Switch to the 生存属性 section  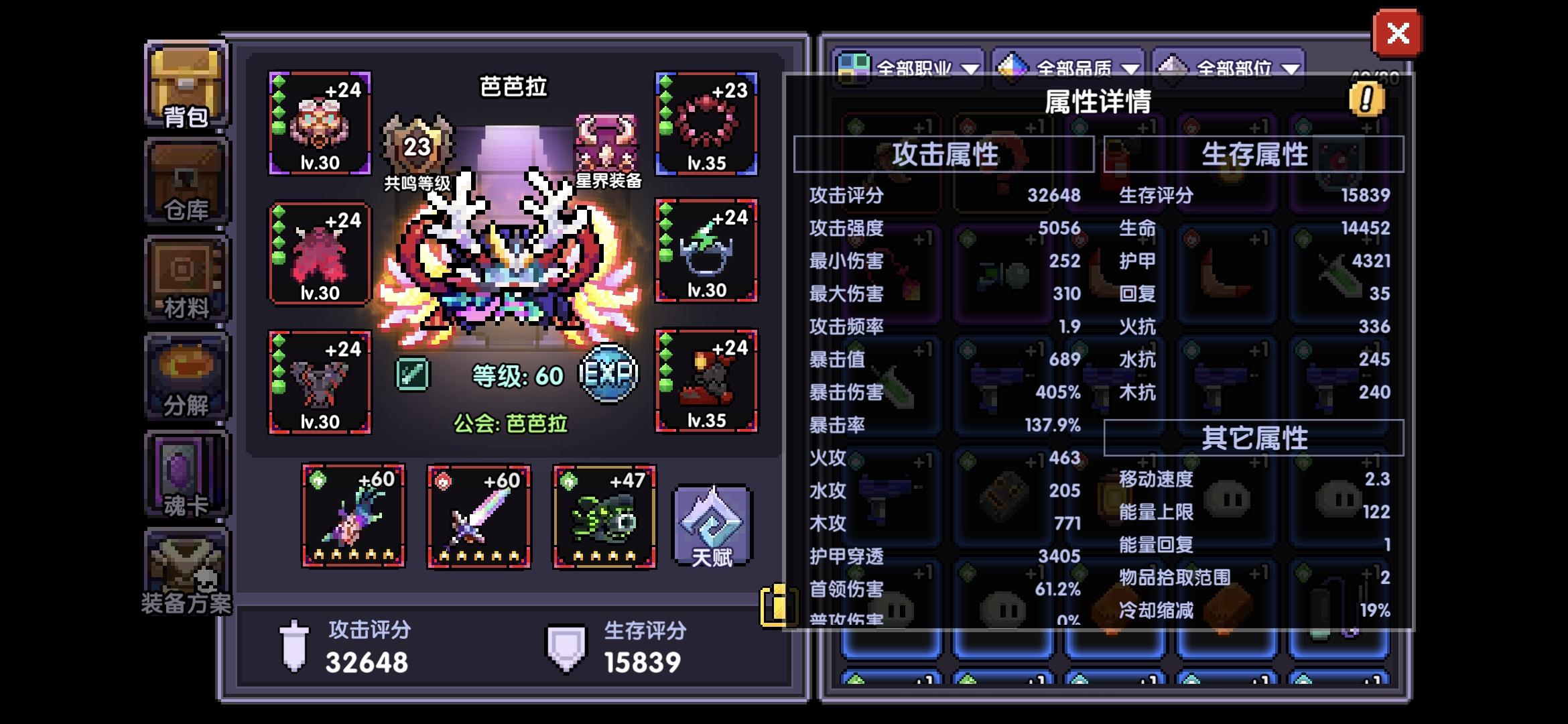pos(1256,153)
